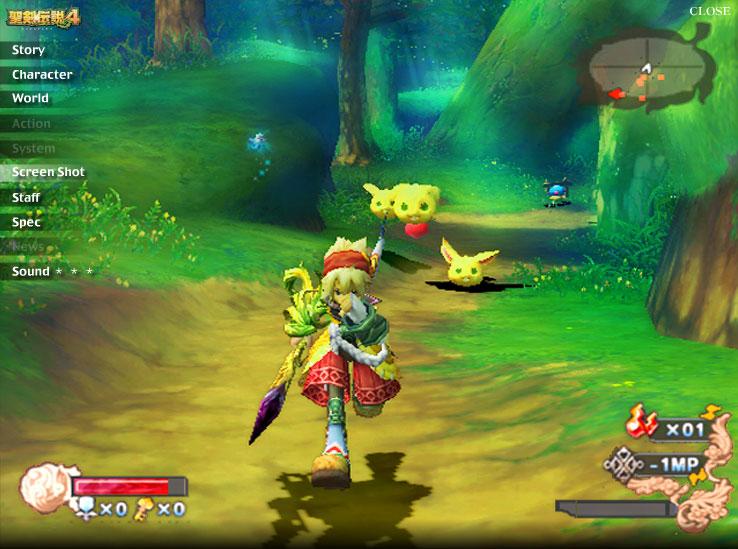Click the dimmed System menu entry
Image resolution: width=738 pixels, height=549 pixels.
[33, 148]
